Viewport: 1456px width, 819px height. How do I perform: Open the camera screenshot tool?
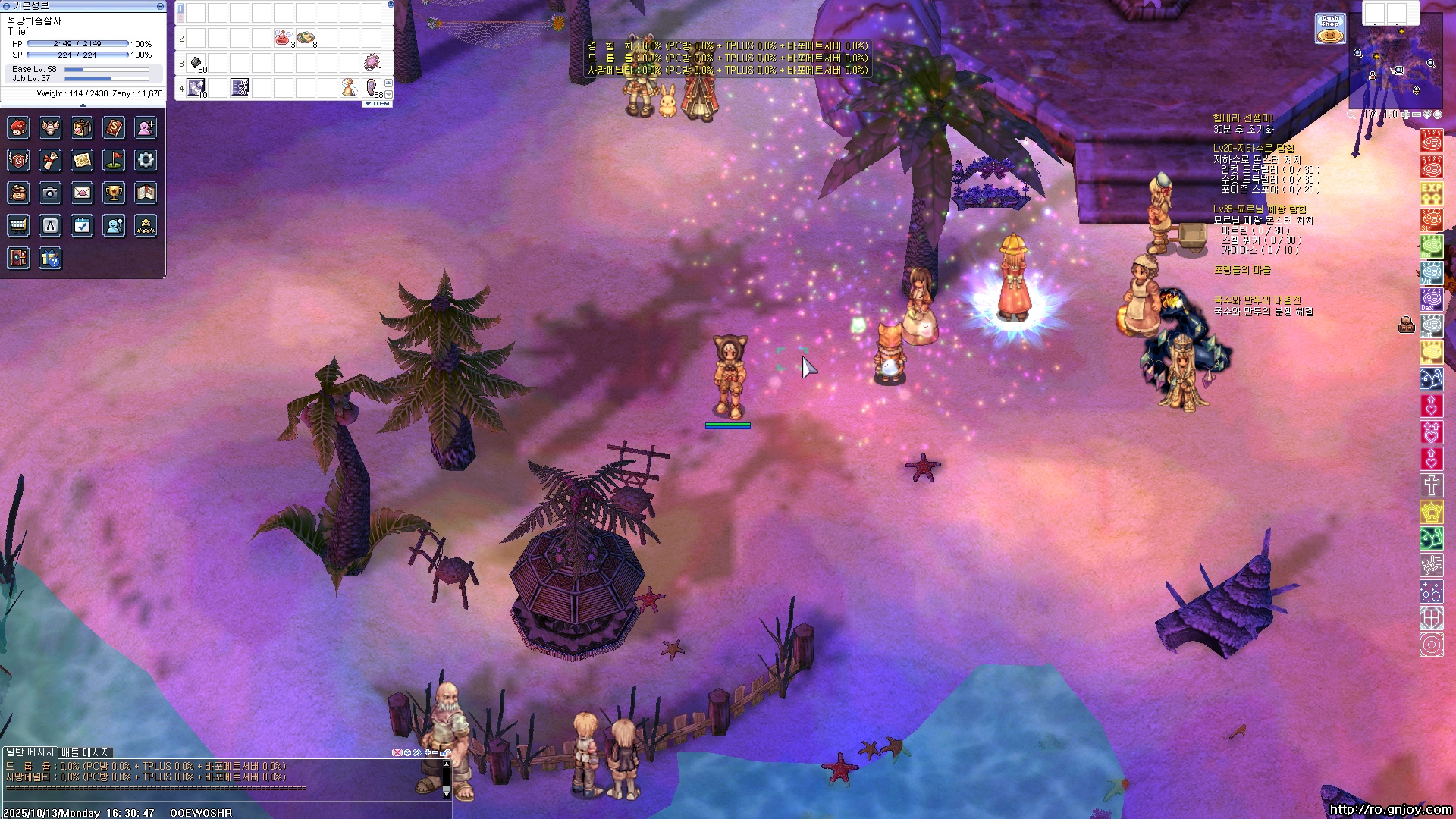[x=50, y=193]
